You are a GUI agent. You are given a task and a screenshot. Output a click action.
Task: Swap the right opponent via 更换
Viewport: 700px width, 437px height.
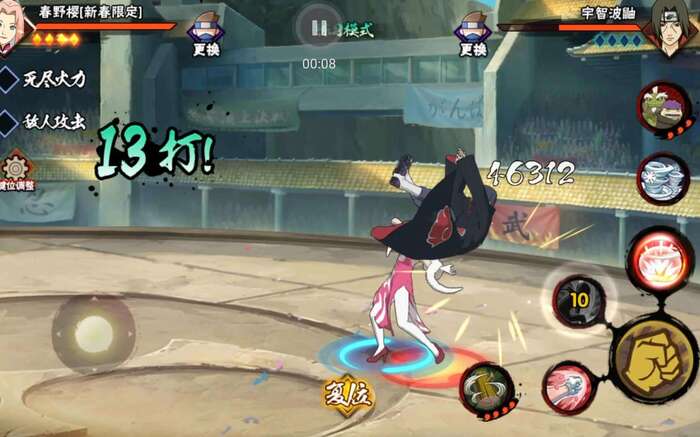473,34
